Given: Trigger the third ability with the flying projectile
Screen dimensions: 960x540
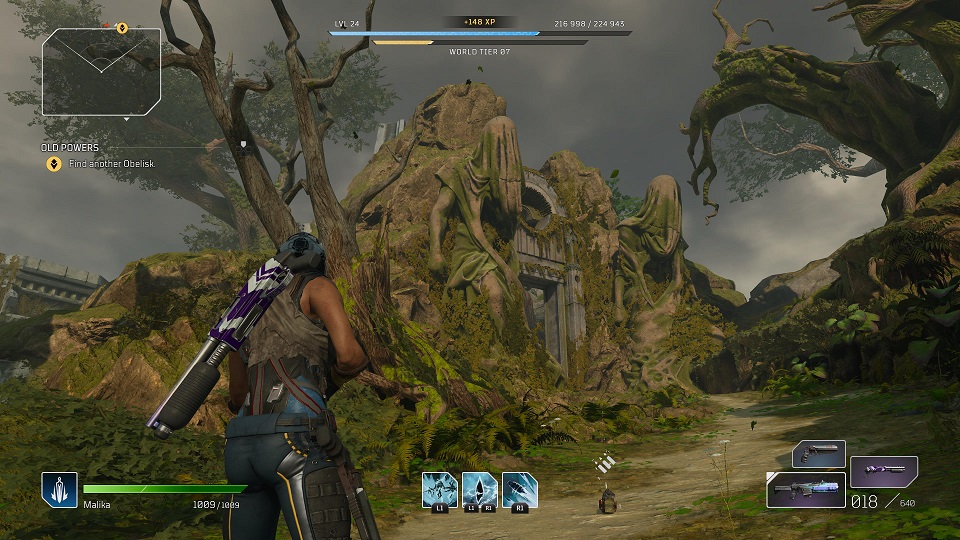Looking at the screenshot, I should coord(520,490).
